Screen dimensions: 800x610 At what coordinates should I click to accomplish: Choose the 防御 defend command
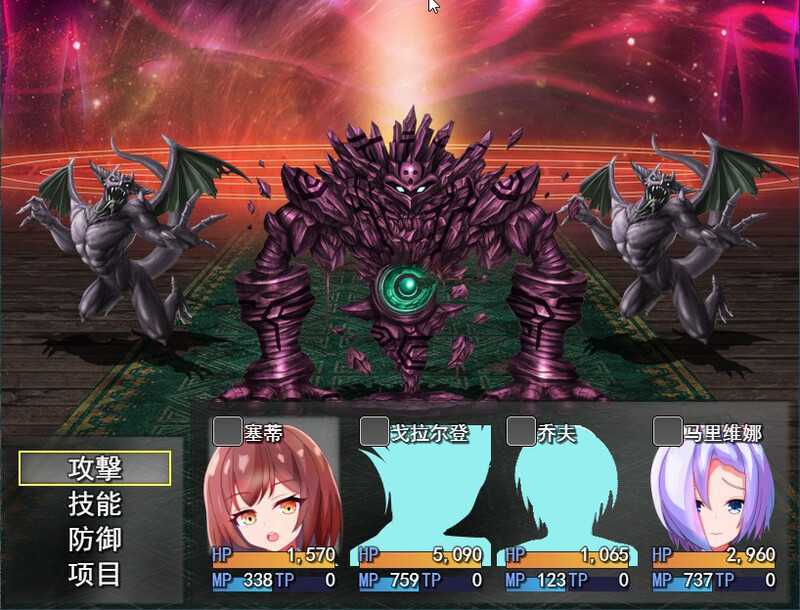[x=95, y=539]
